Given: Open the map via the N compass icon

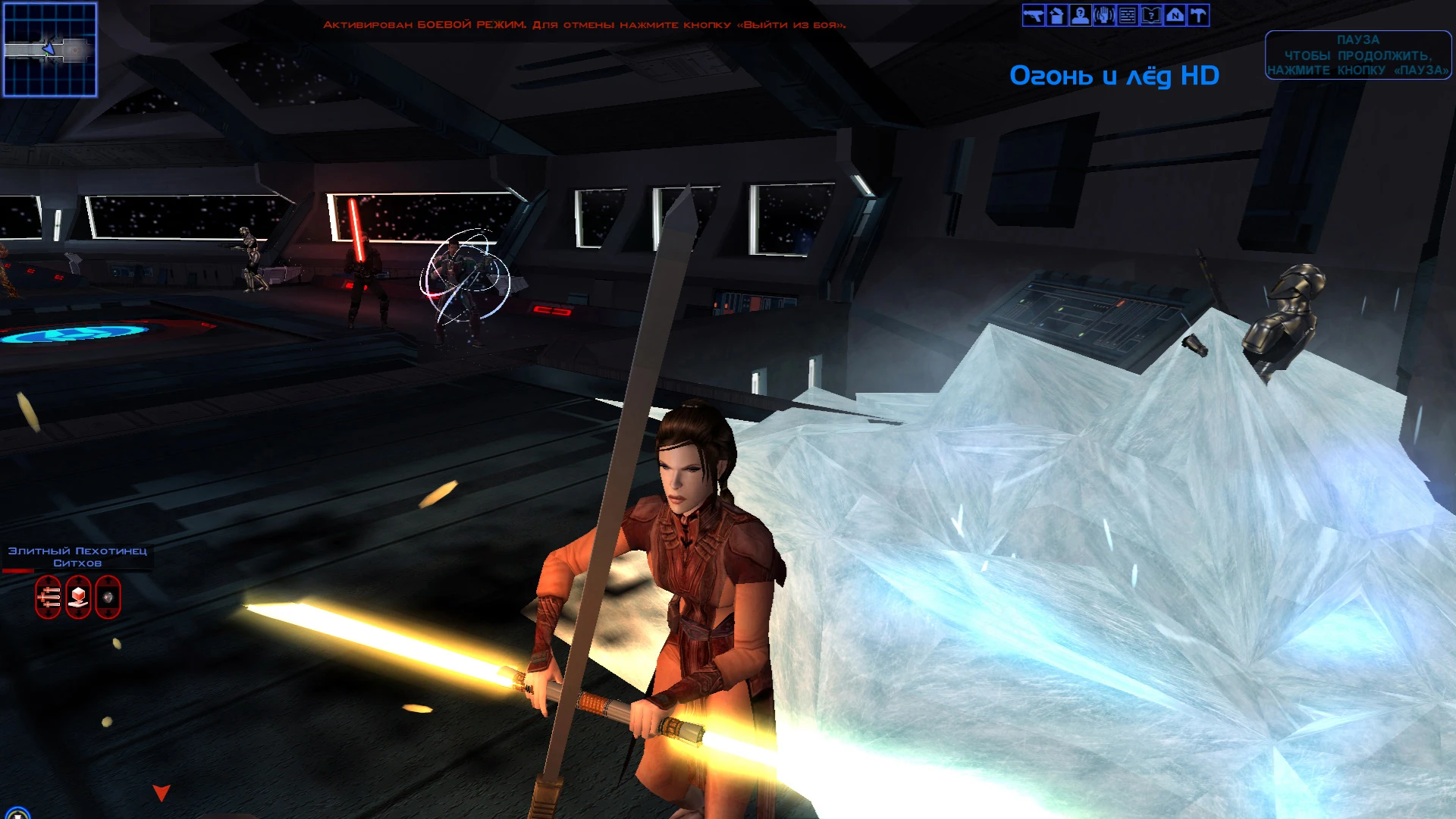Looking at the screenshot, I should click(1174, 15).
